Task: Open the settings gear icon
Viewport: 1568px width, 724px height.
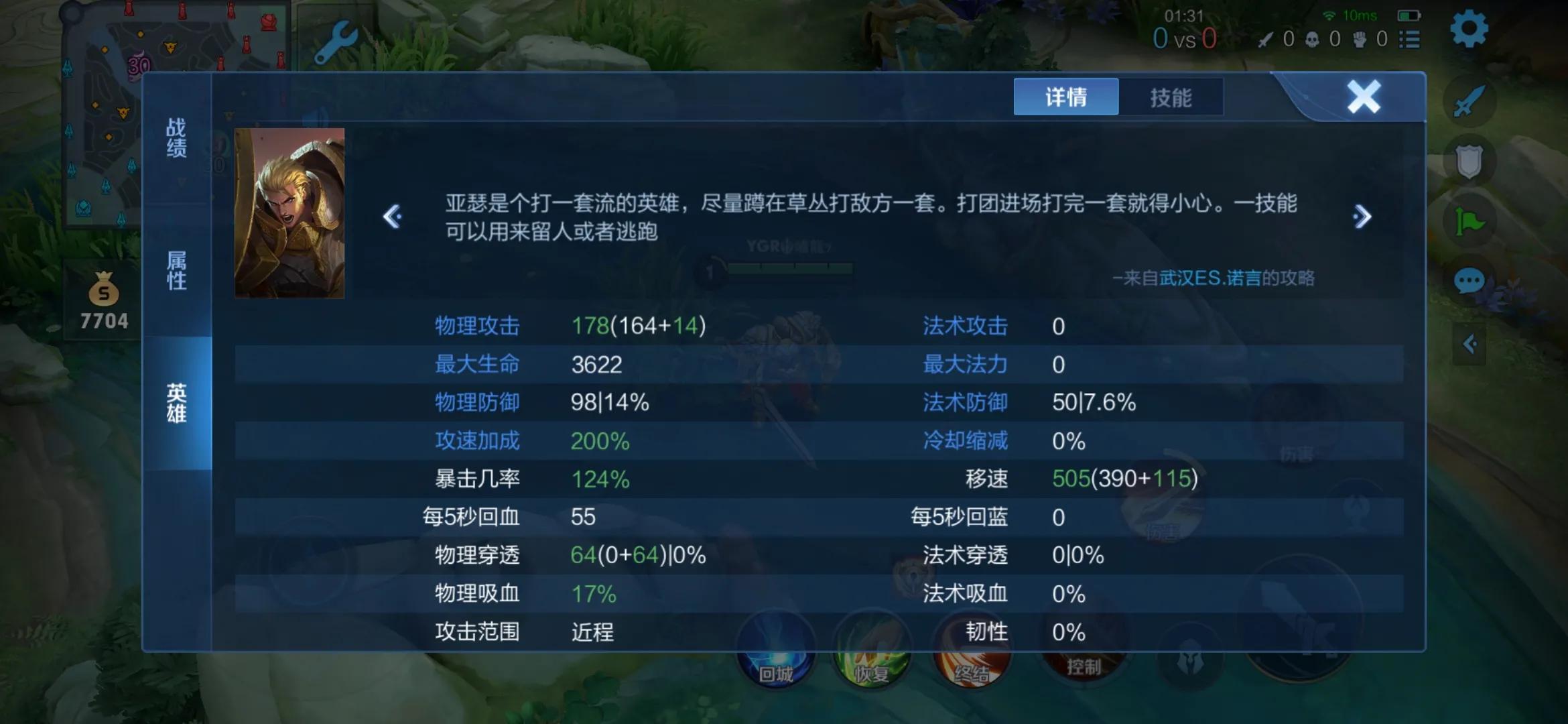Action: point(1469,29)
